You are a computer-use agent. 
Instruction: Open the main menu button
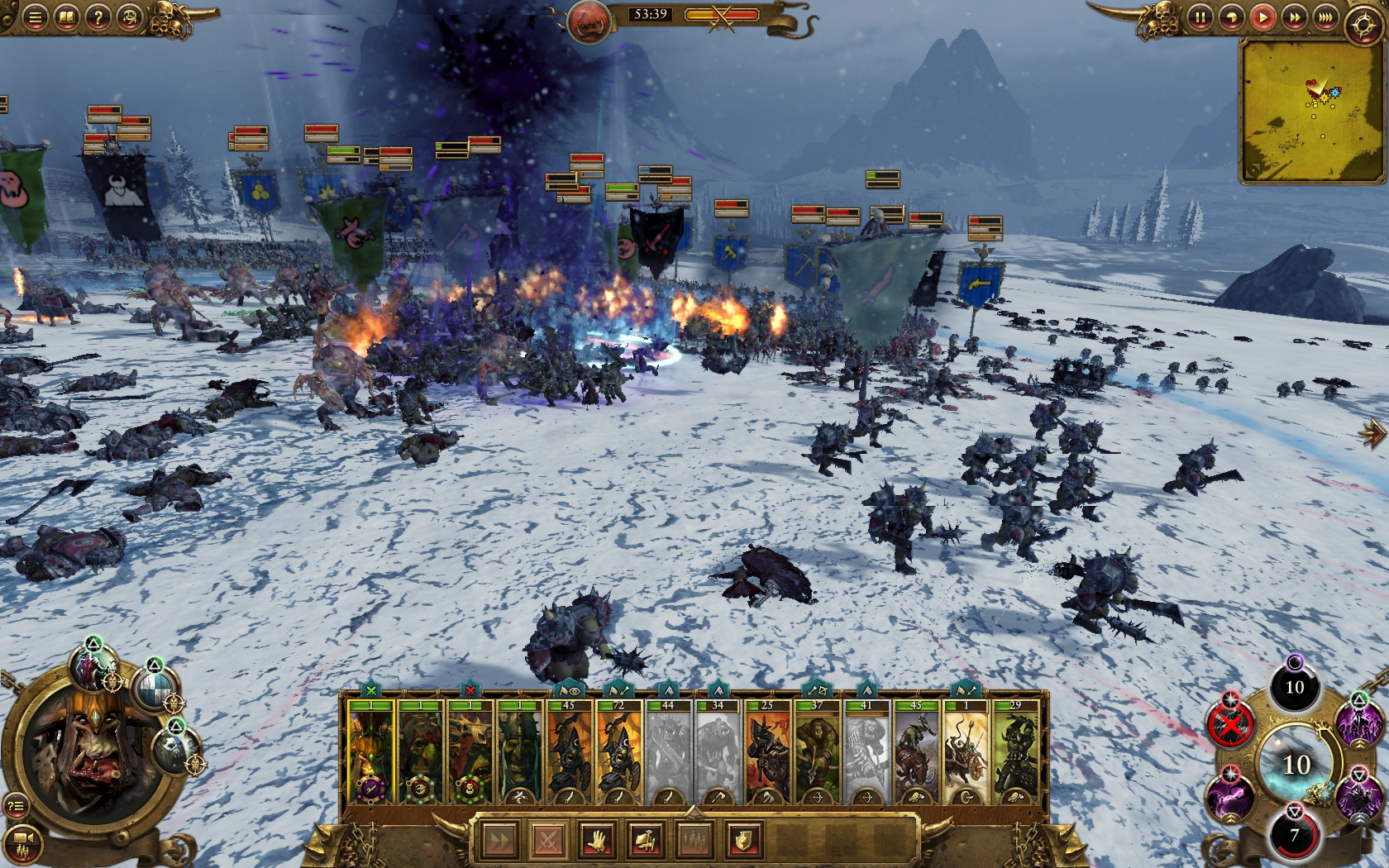pyautogui.click(x=35, y=17)
